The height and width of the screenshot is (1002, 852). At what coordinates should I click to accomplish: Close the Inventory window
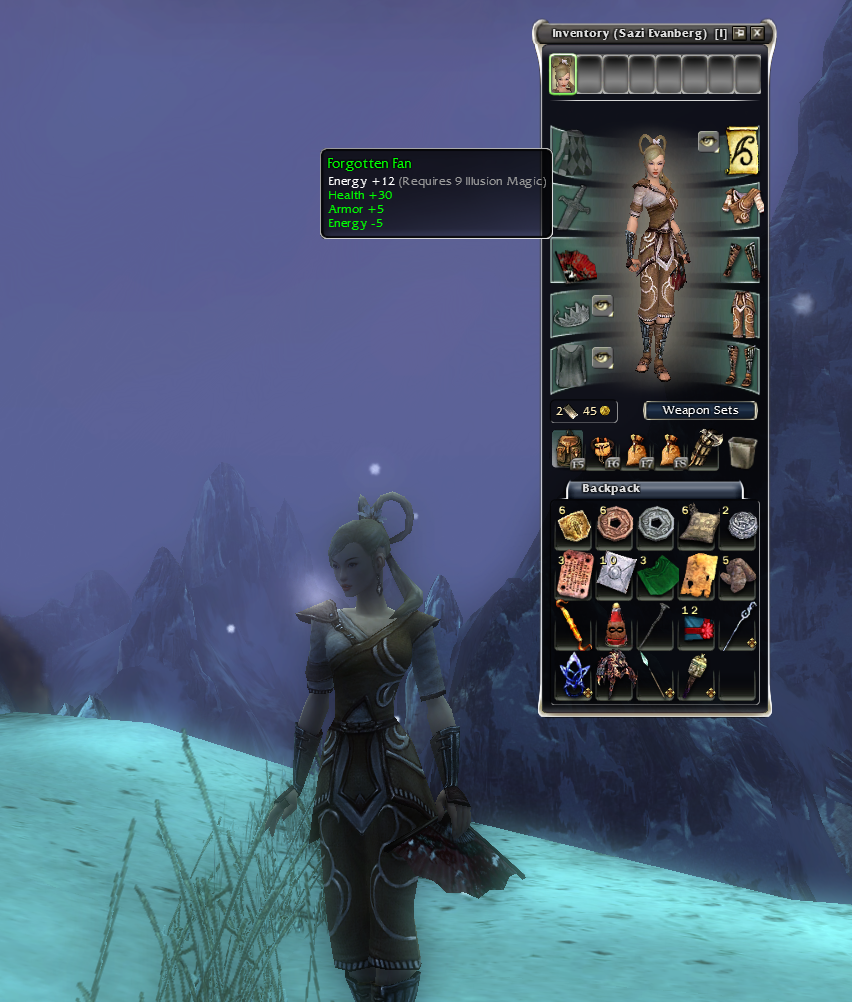(x=757, y=33)
